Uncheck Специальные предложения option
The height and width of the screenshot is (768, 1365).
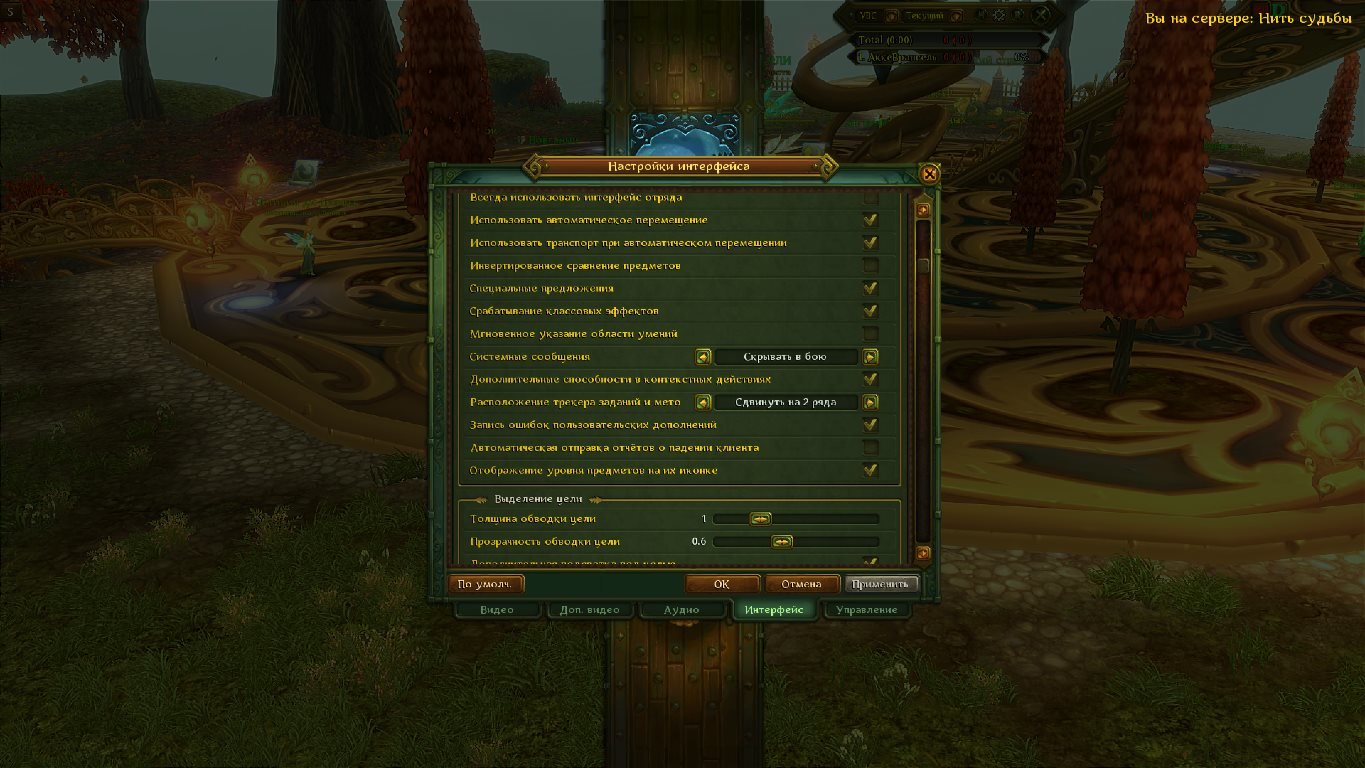point(870,288)
